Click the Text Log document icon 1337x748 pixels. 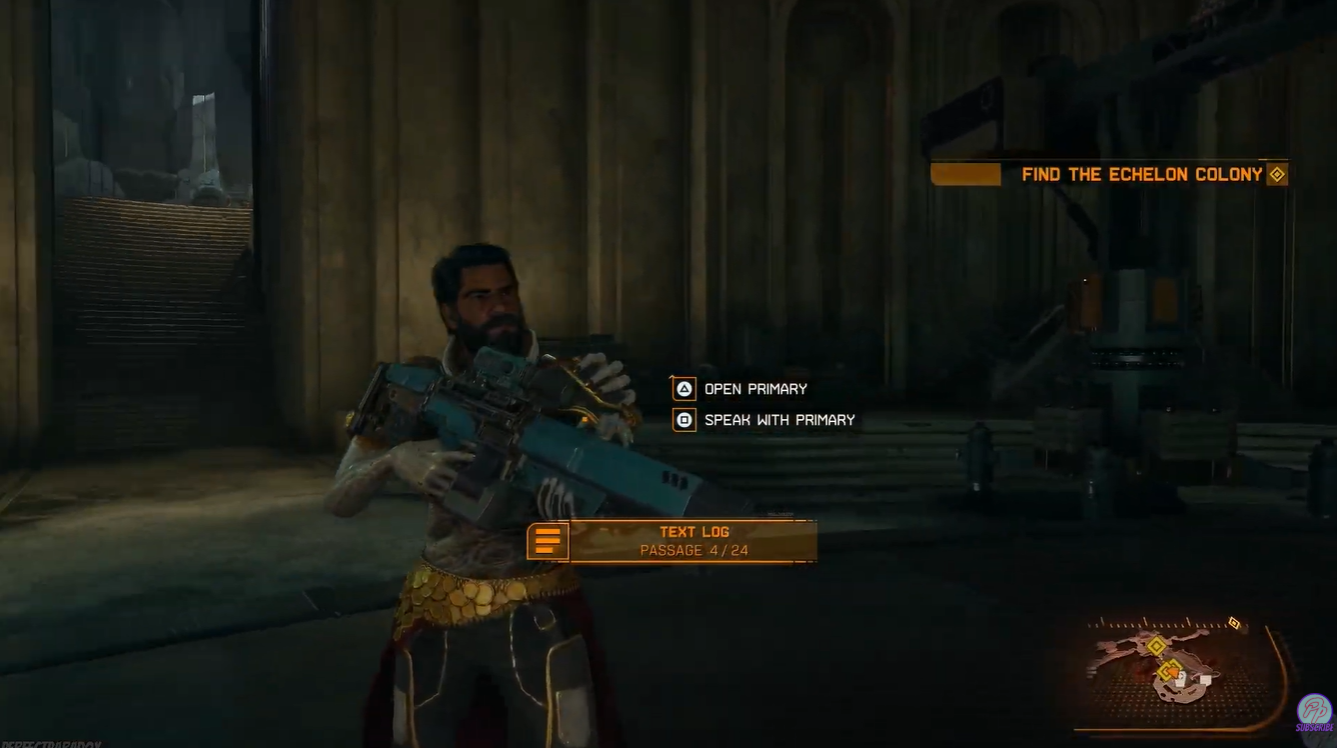coord(546,541)
